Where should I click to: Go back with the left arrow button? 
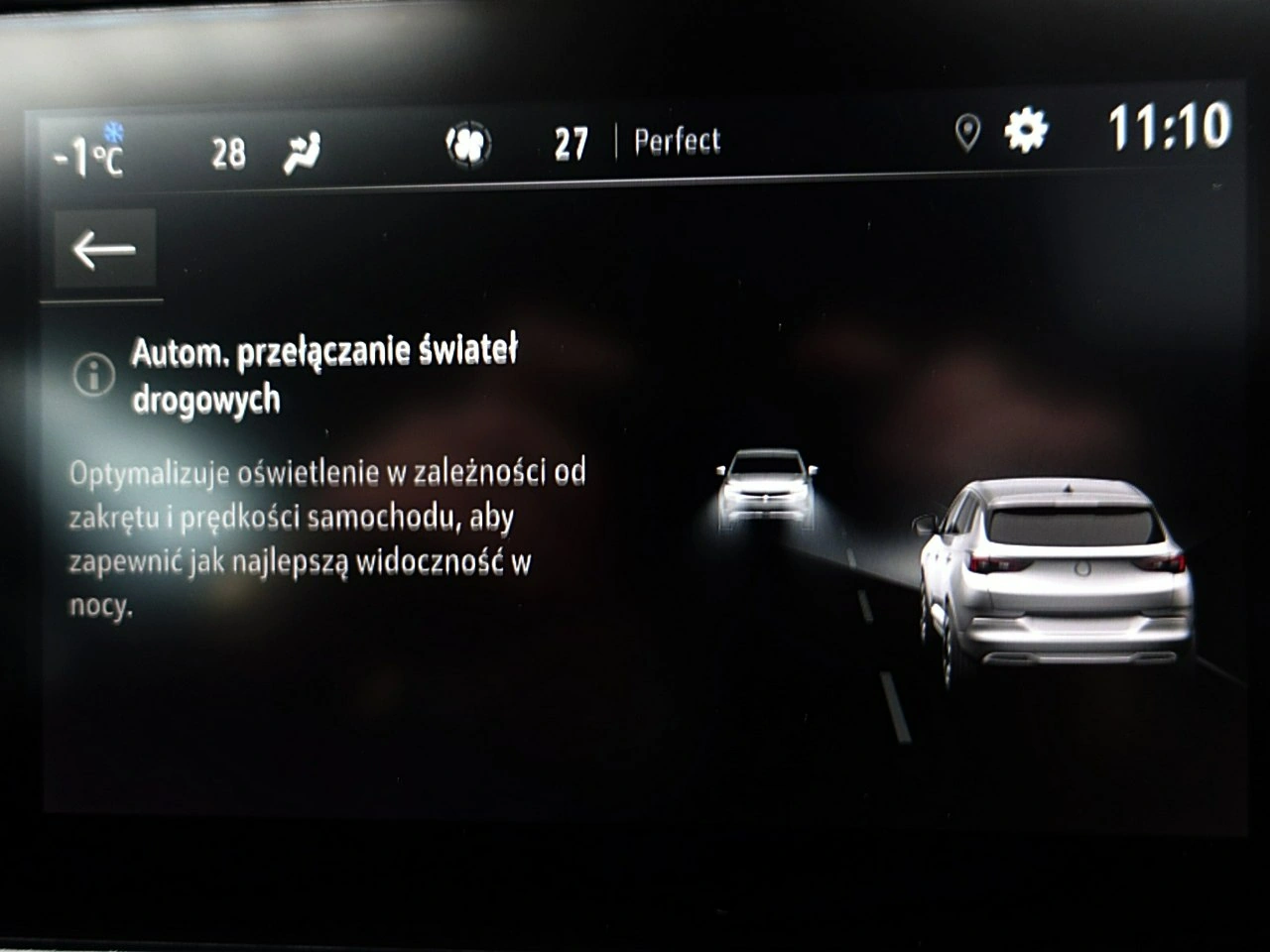[104, 249]
